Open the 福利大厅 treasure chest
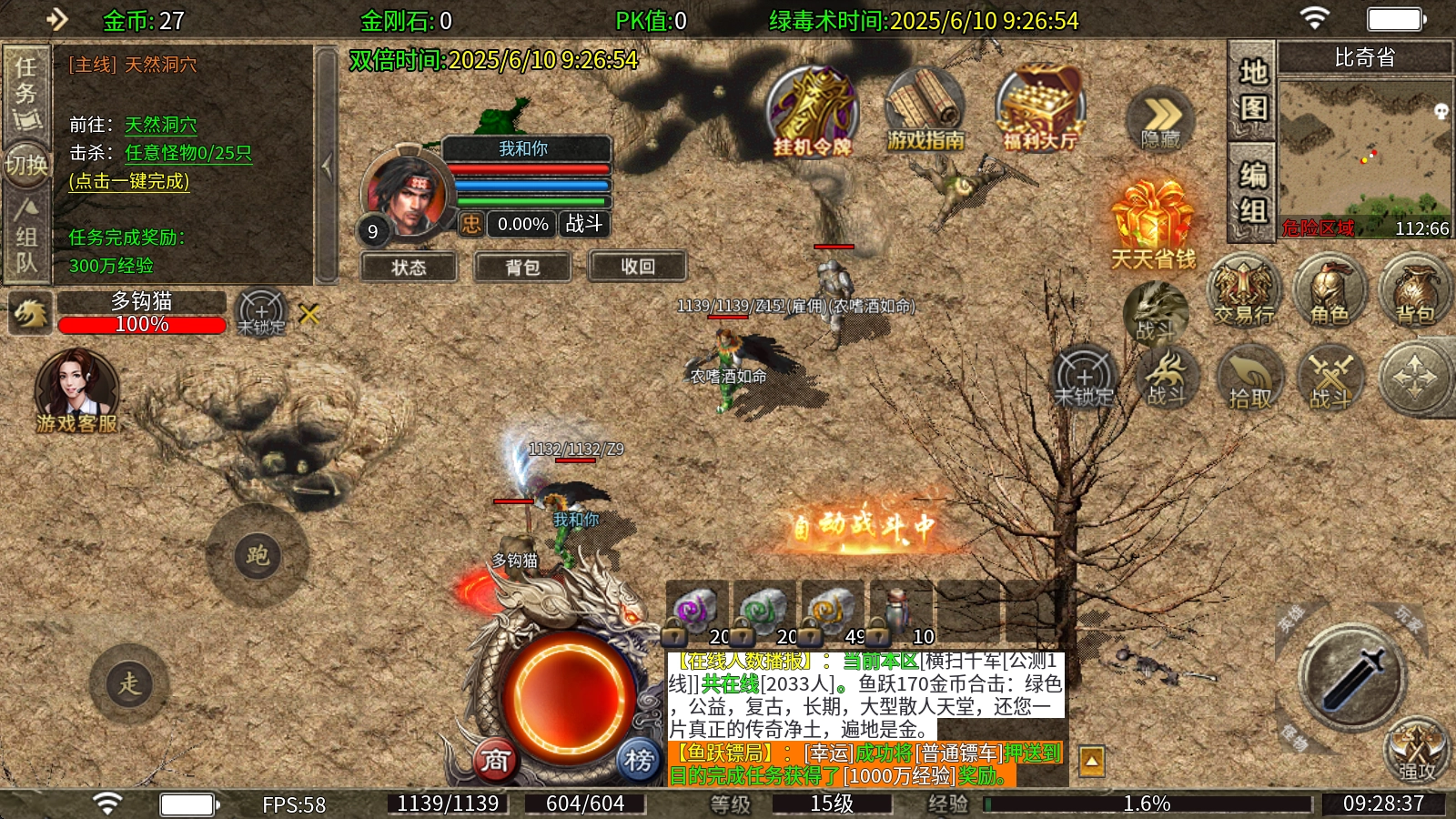The width and height of the screenshot is (1456, 819). tap(1039, 109)
